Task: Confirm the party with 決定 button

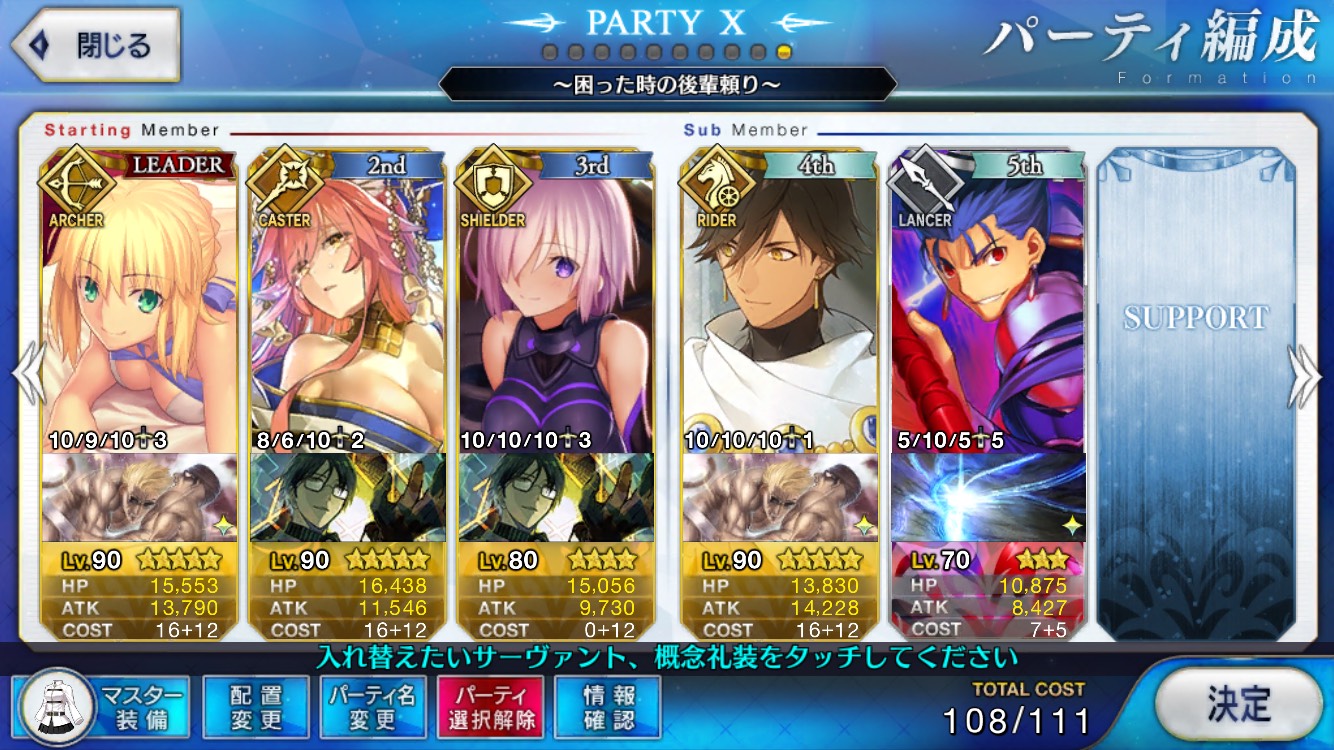Action: click(1238, 704)
